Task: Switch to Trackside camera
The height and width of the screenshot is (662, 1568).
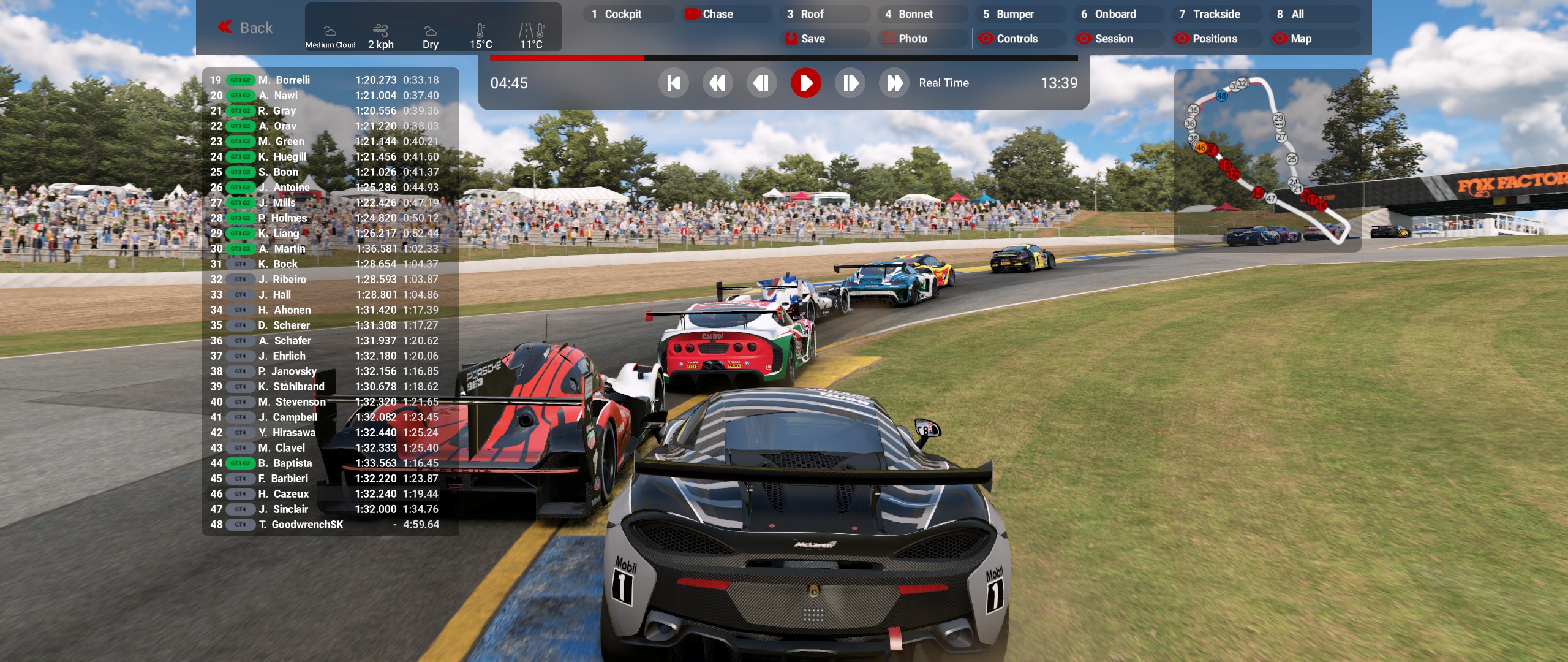Action: pyautogui.click(x=1215, y=14)
